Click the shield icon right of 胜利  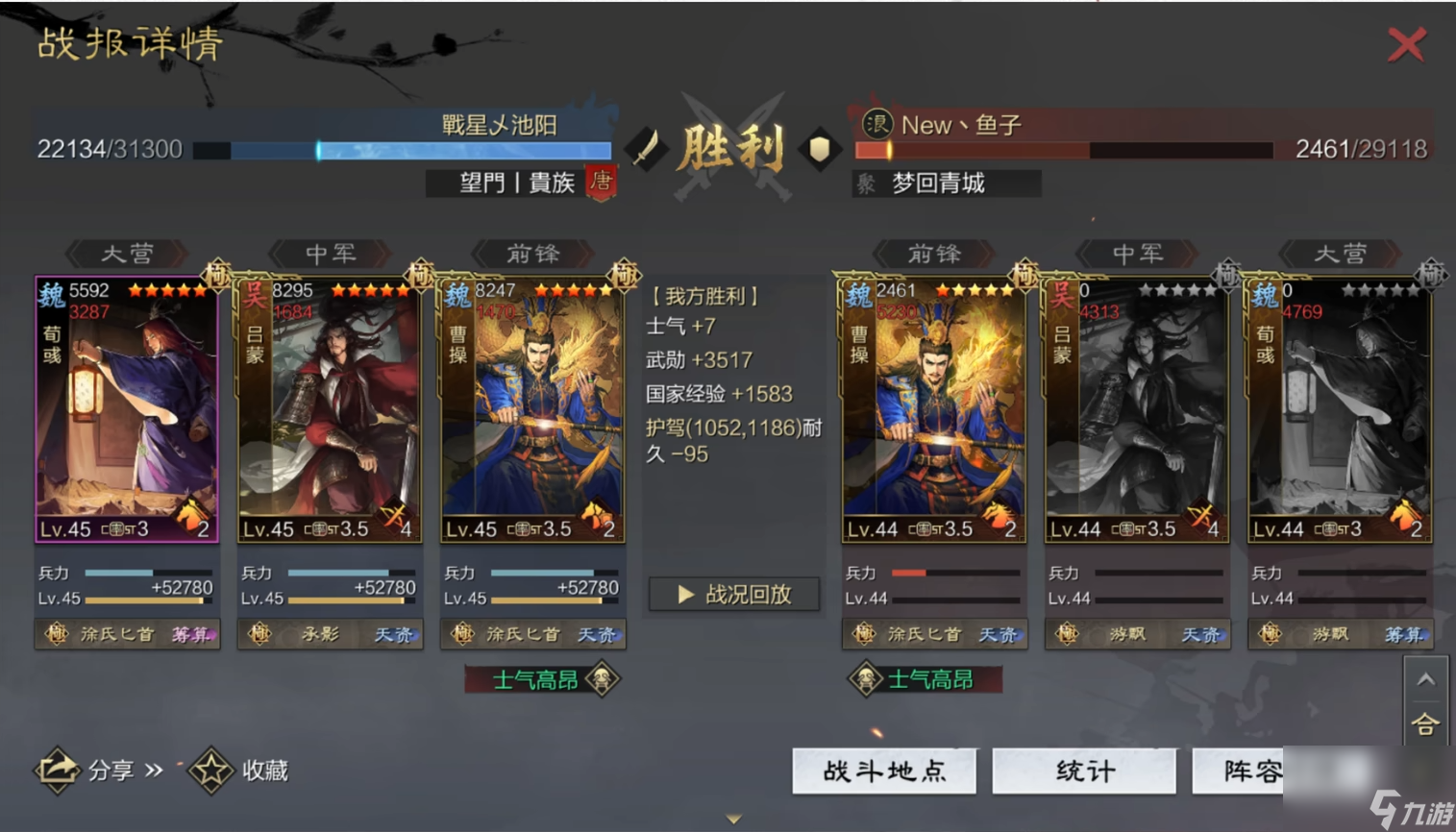(817, 149)
